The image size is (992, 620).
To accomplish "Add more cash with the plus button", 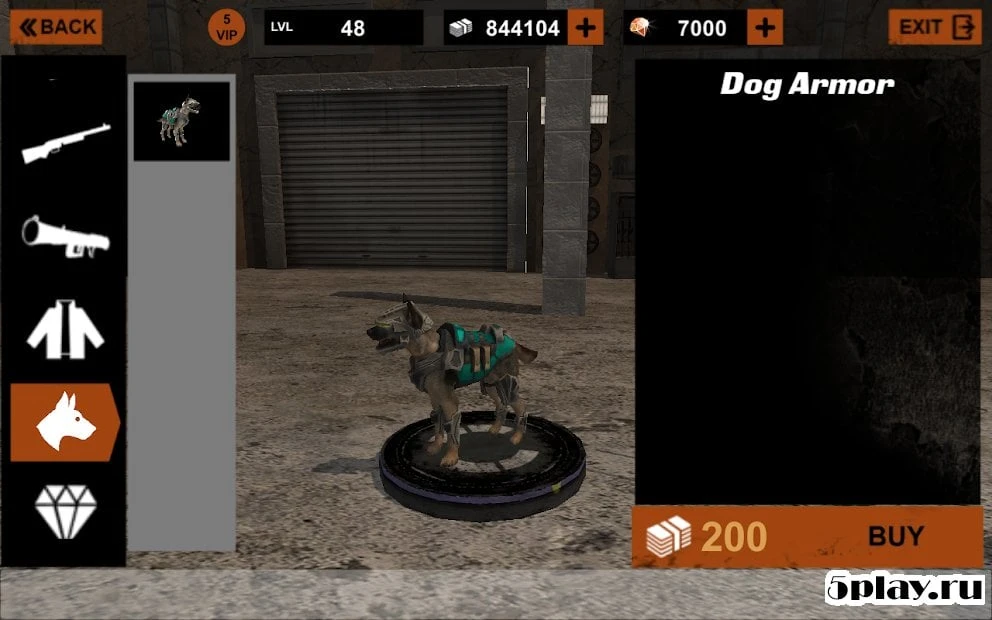I will [585, 28].
